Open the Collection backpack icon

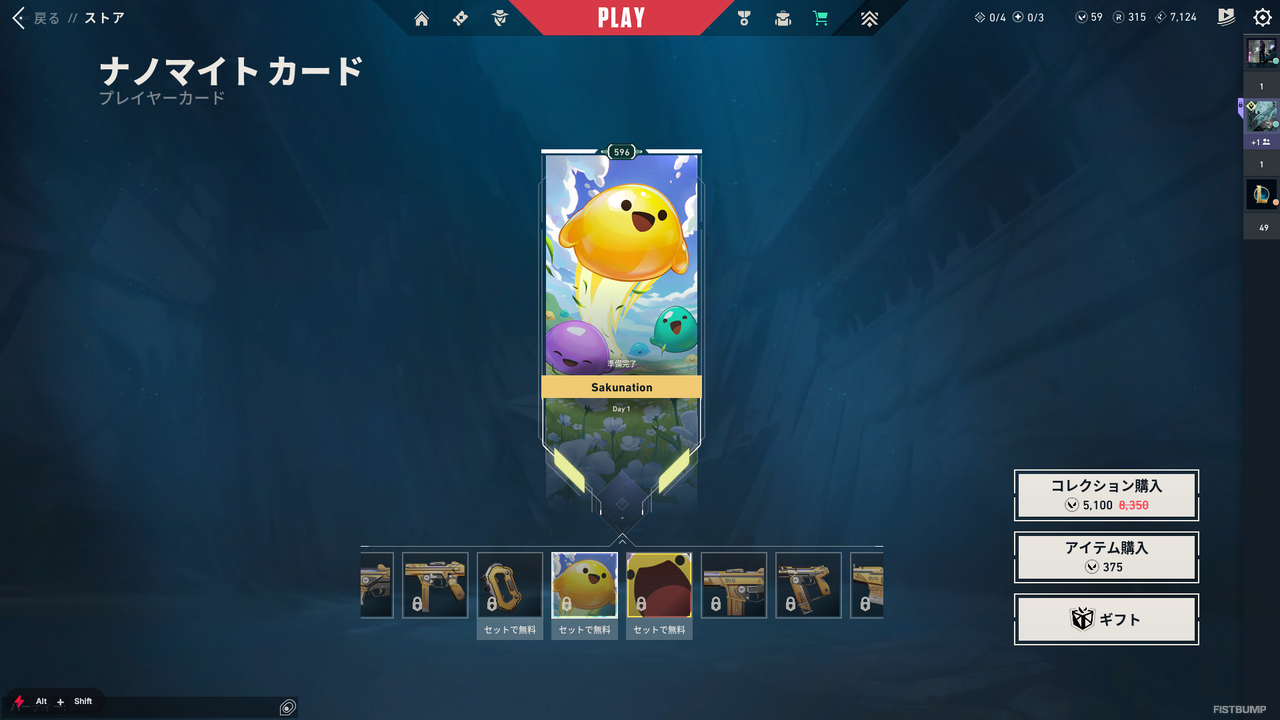782,17
